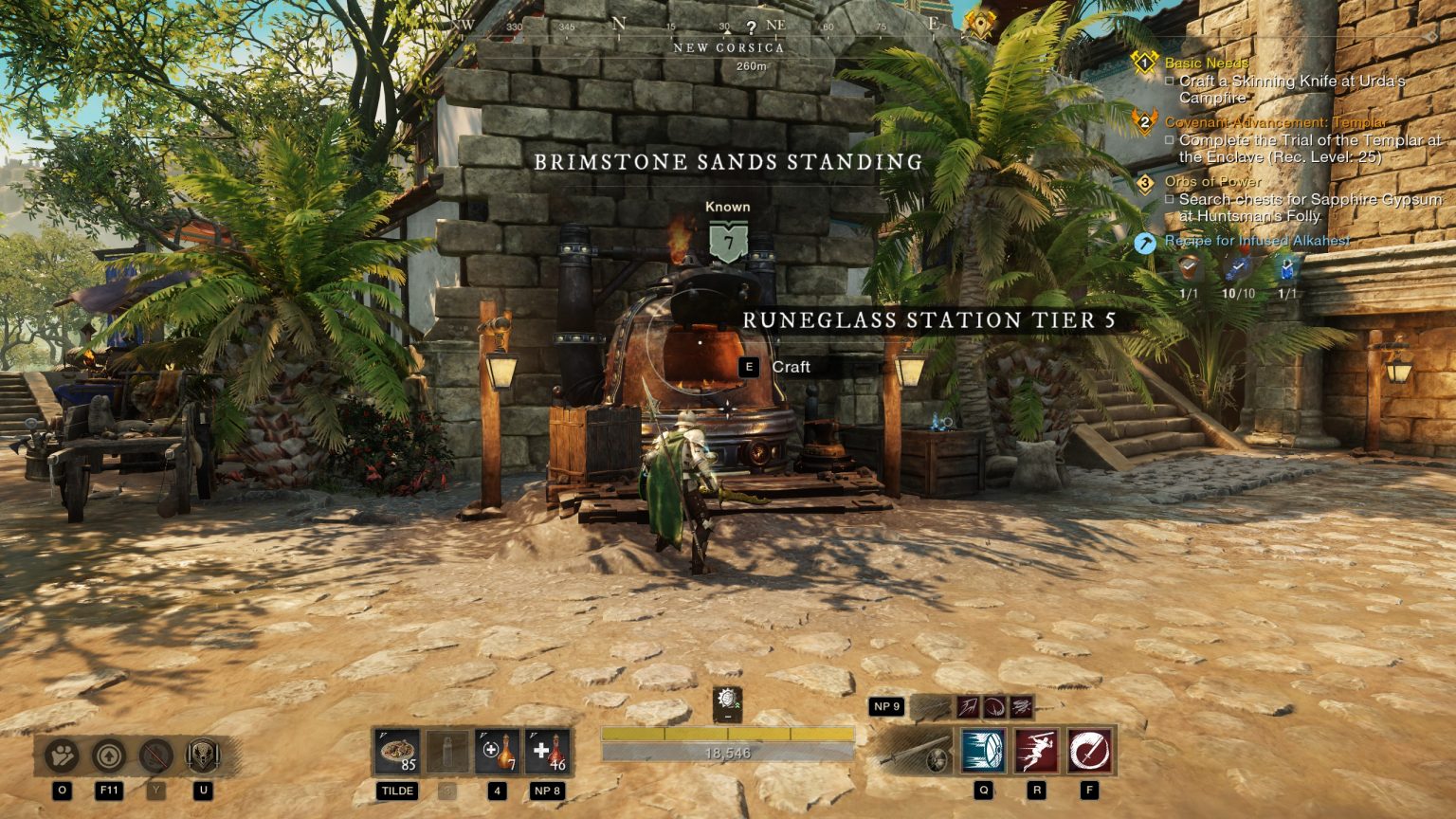Viewport: 1456px width, 819px height.
Task: Select the group/social icon above the O key
Action: point(60,755)
